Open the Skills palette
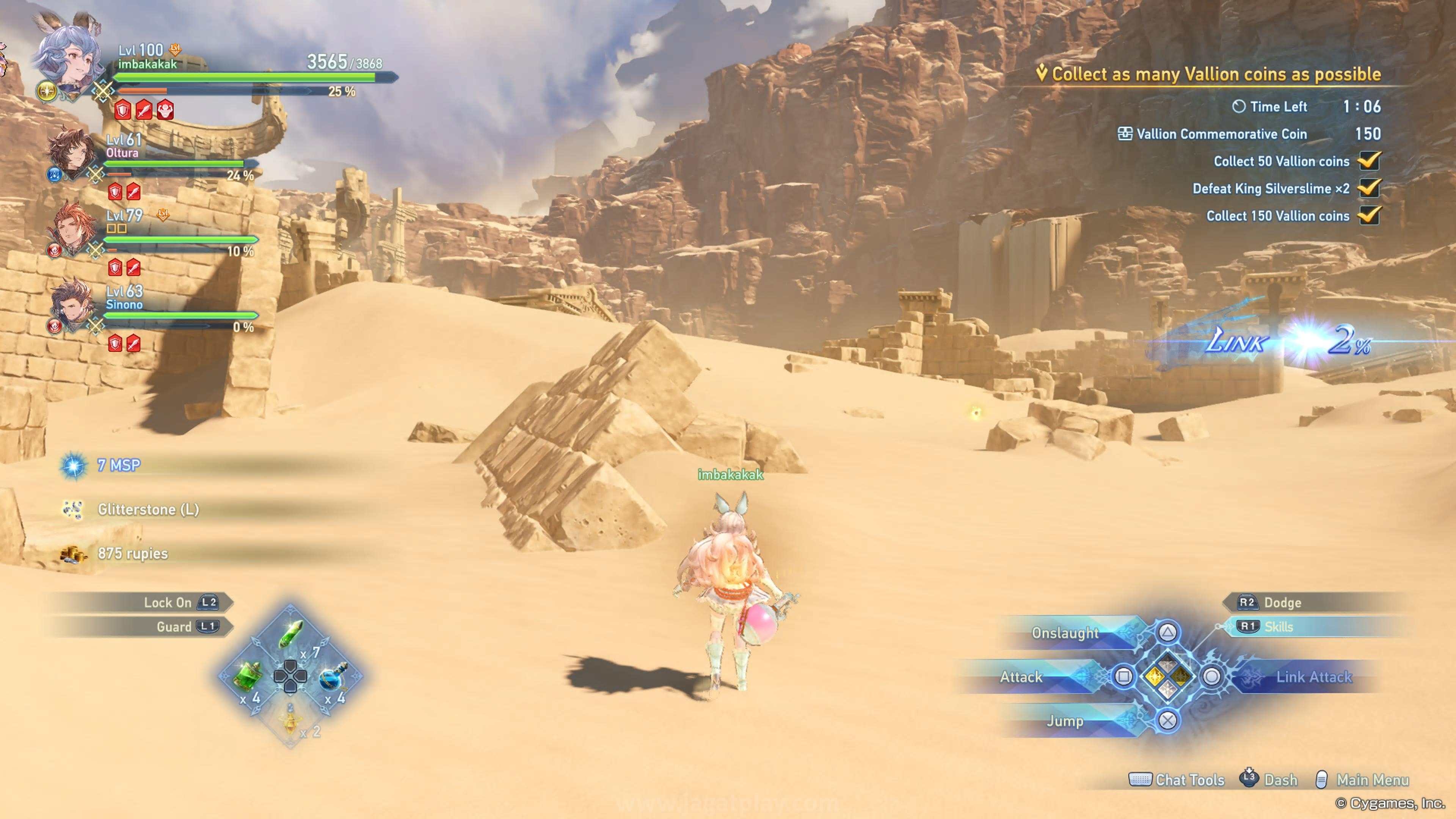 [x=1277, y=627]
